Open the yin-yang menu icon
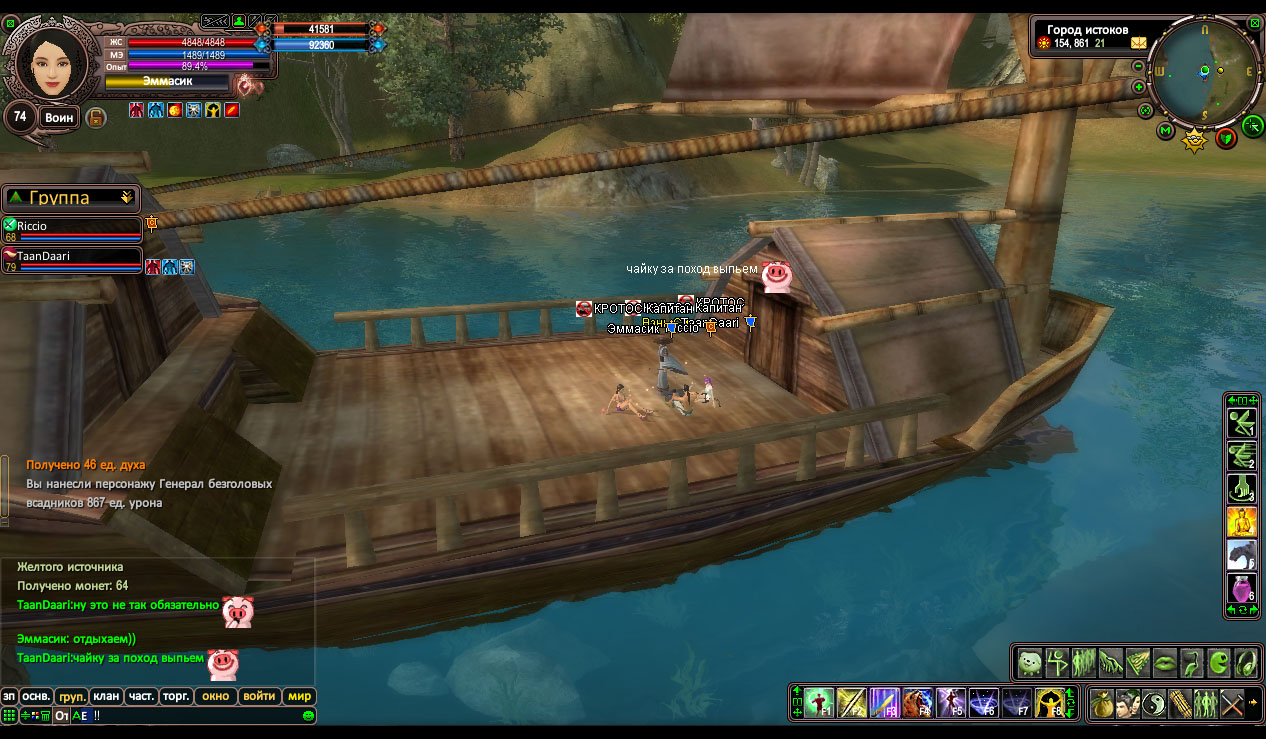 point(1154,703)
